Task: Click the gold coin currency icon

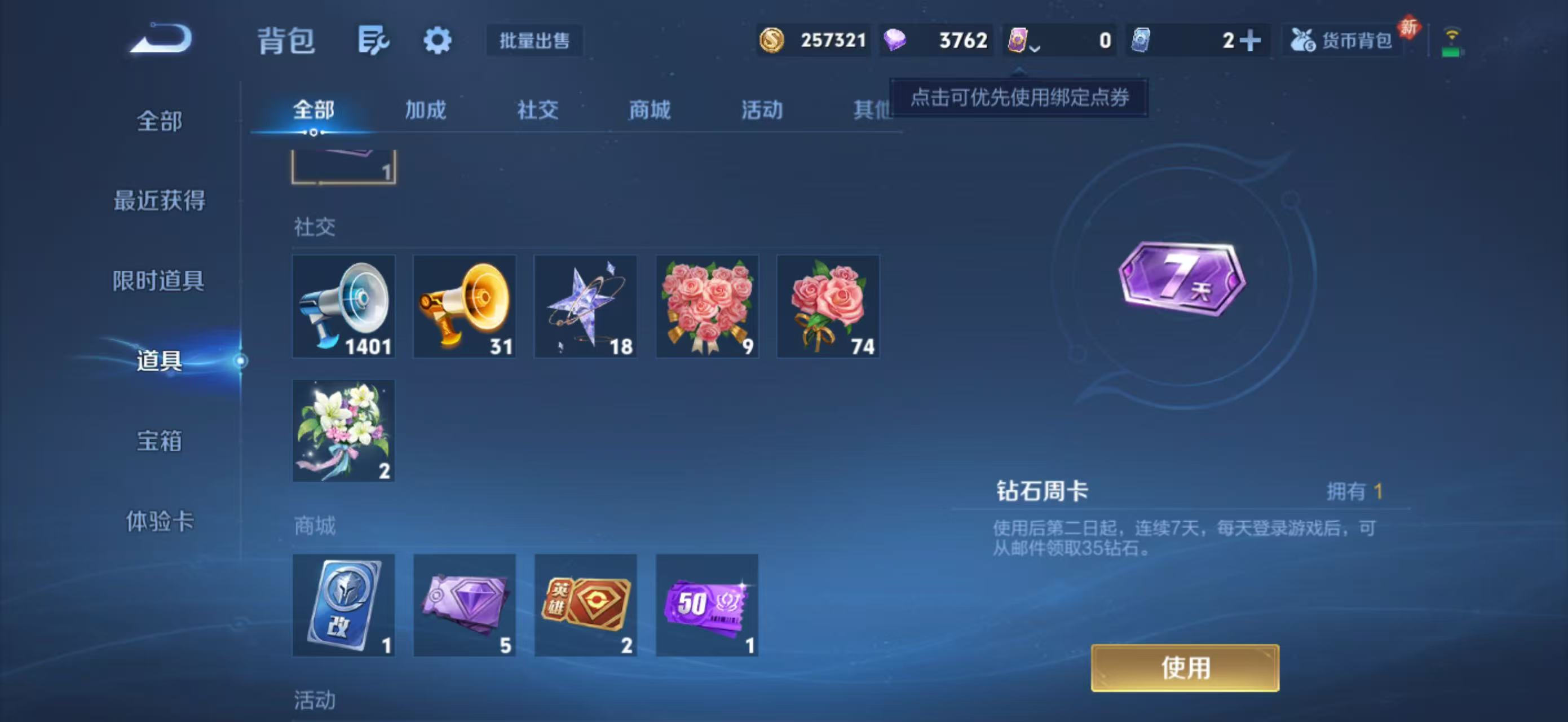Action: click(x=773, y=40)
